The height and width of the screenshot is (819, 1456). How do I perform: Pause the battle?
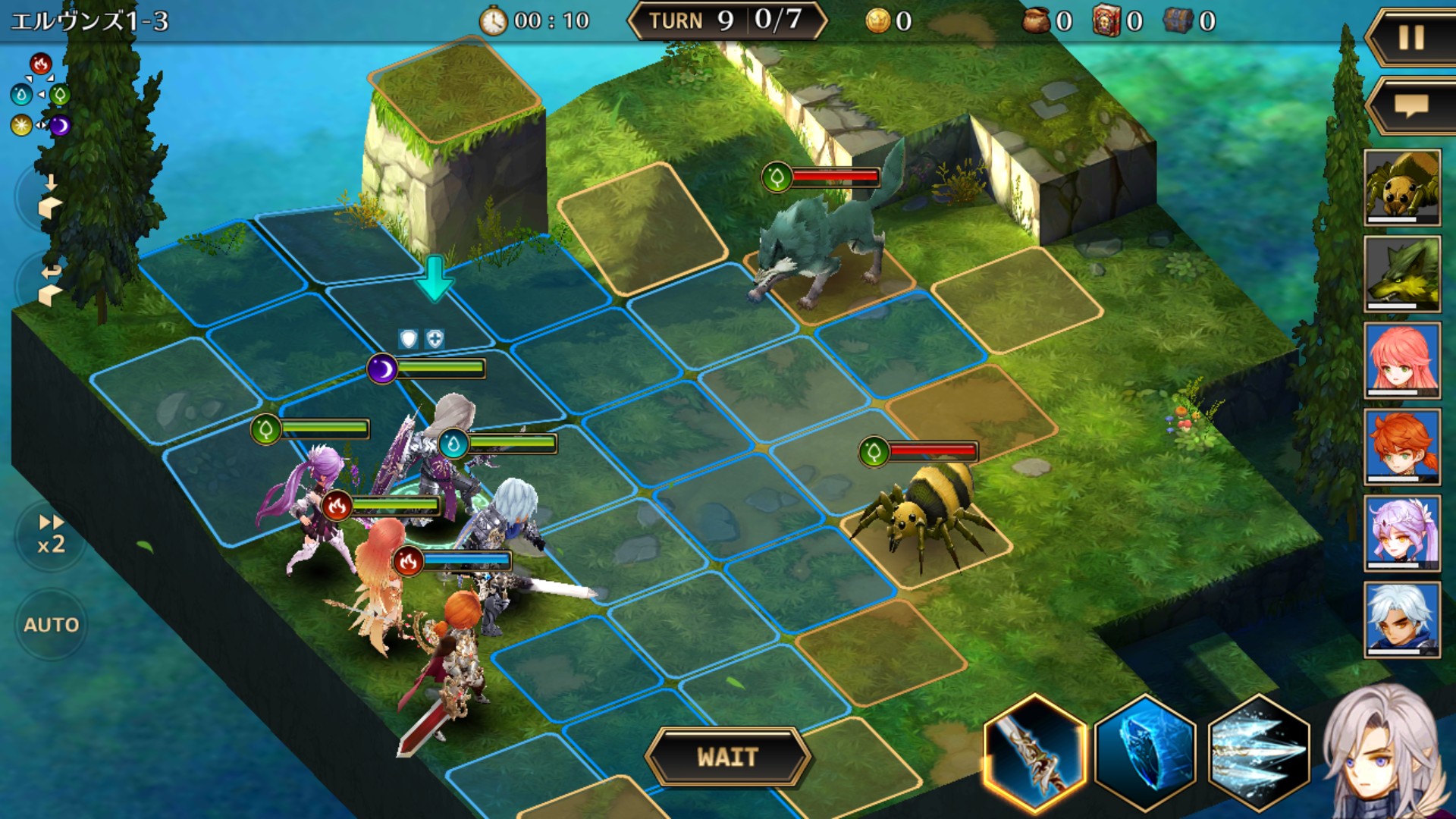(1410, 38)
